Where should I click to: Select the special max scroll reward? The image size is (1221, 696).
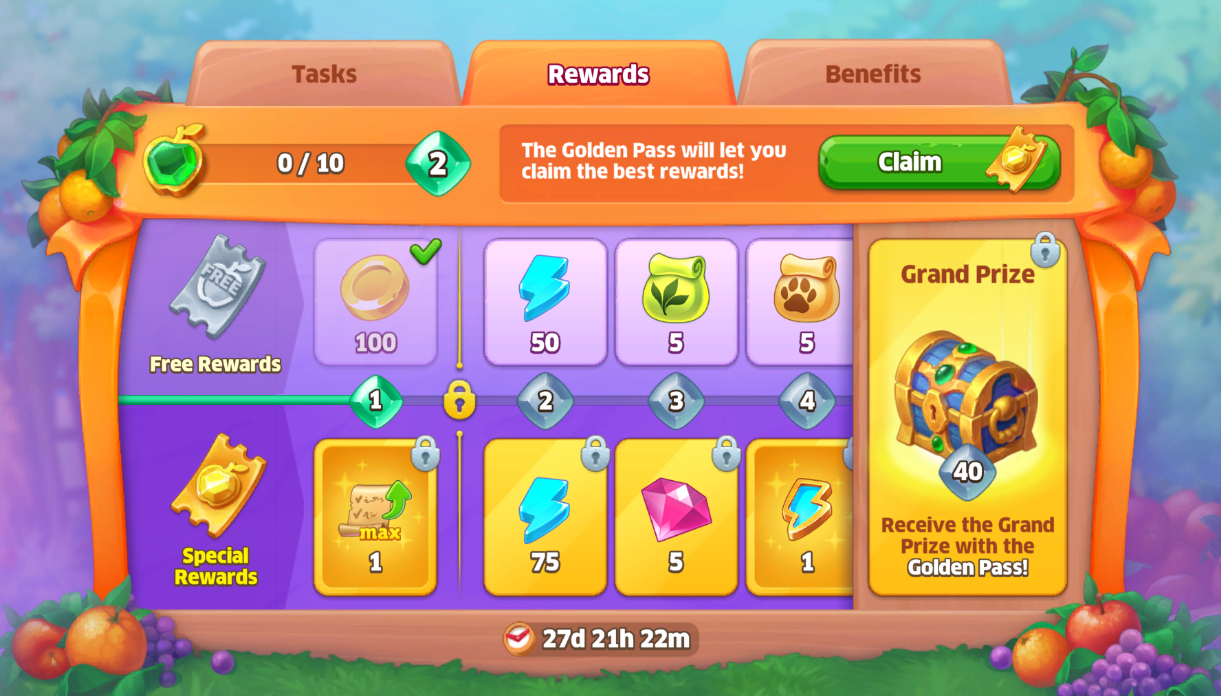point(375,517)
